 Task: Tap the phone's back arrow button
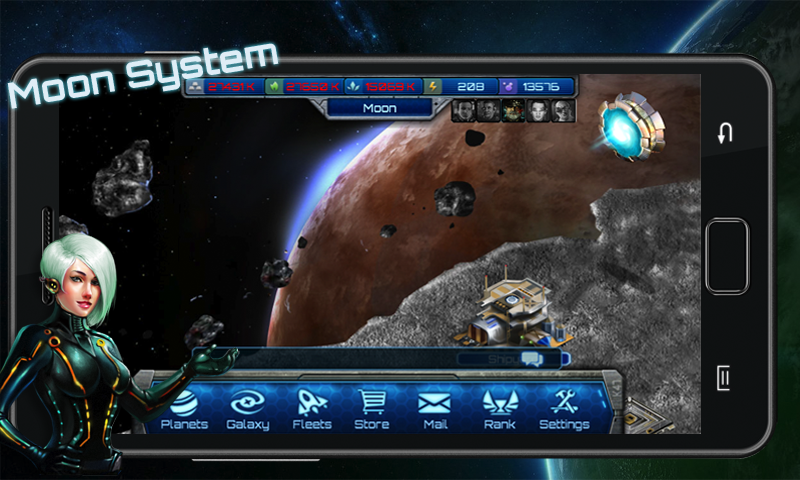726,133
